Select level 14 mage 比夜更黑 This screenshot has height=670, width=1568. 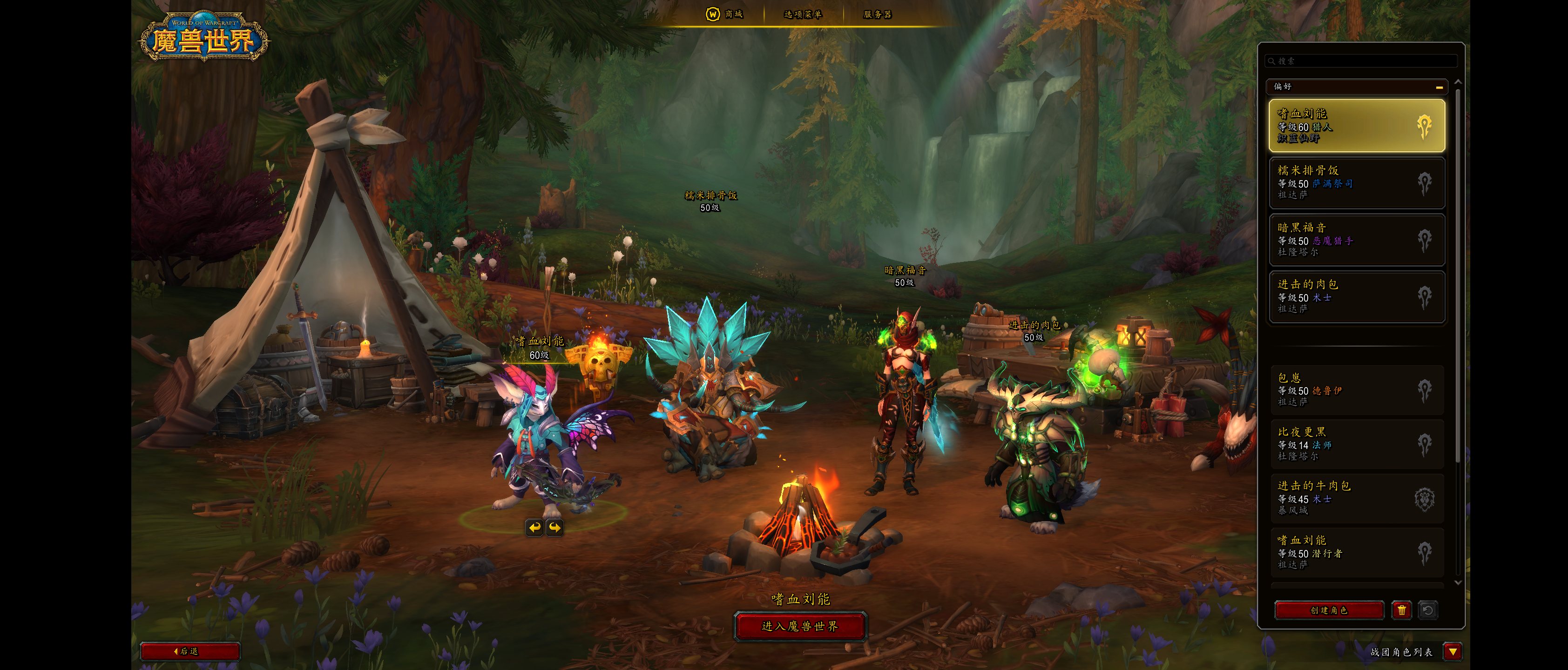(1356, 443)
